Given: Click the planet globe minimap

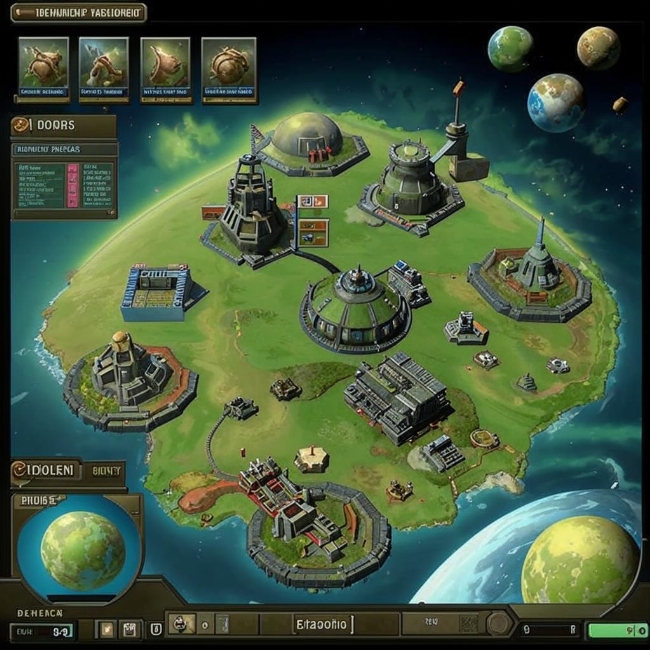Looking at the screenshot, I should pyautogui.click(x=83, y=548).
